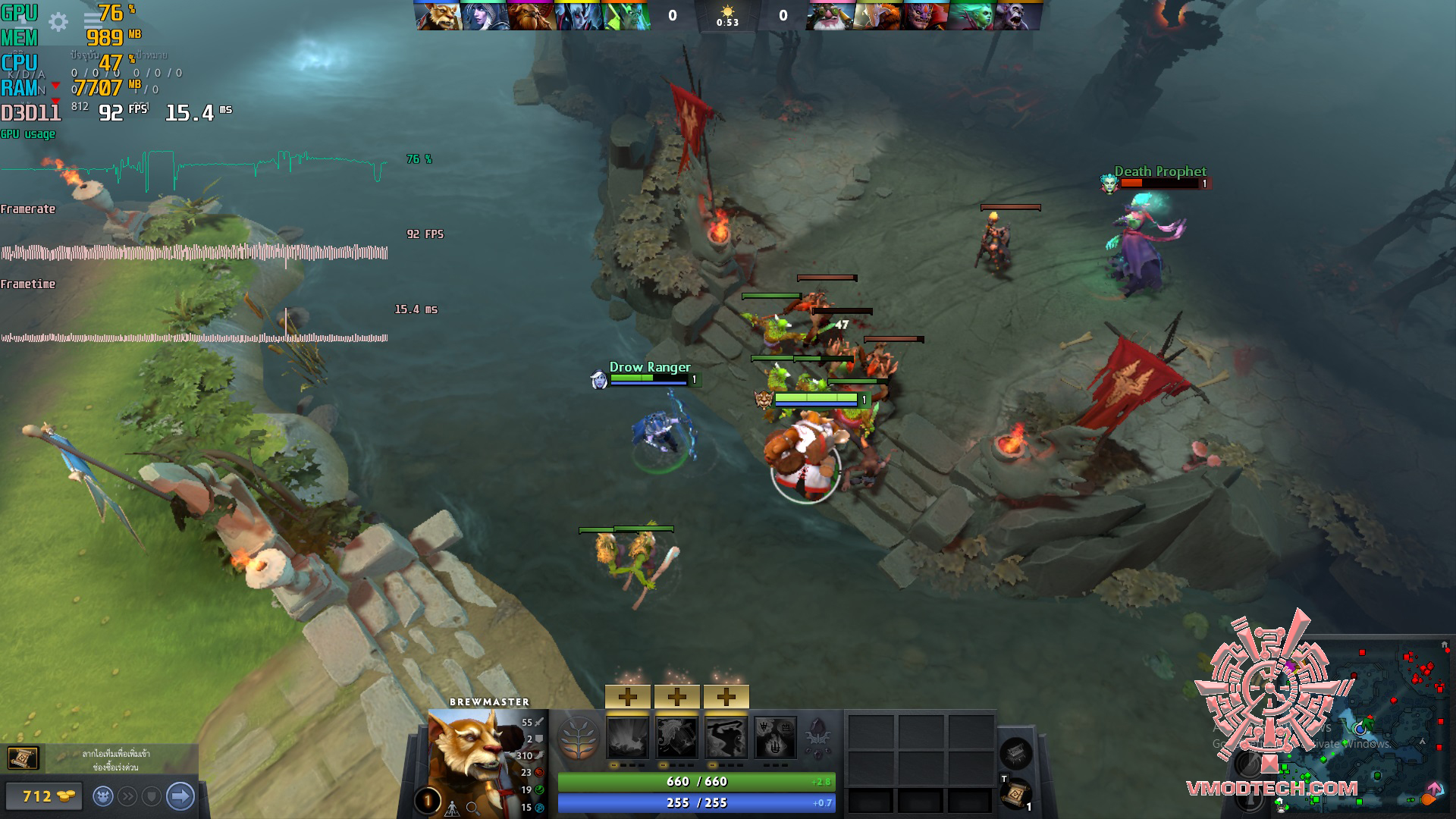The height and width of the screenshot is (819, 1456).
Task: Level up the Thunder Clap ability
Action: coord(628,696)
